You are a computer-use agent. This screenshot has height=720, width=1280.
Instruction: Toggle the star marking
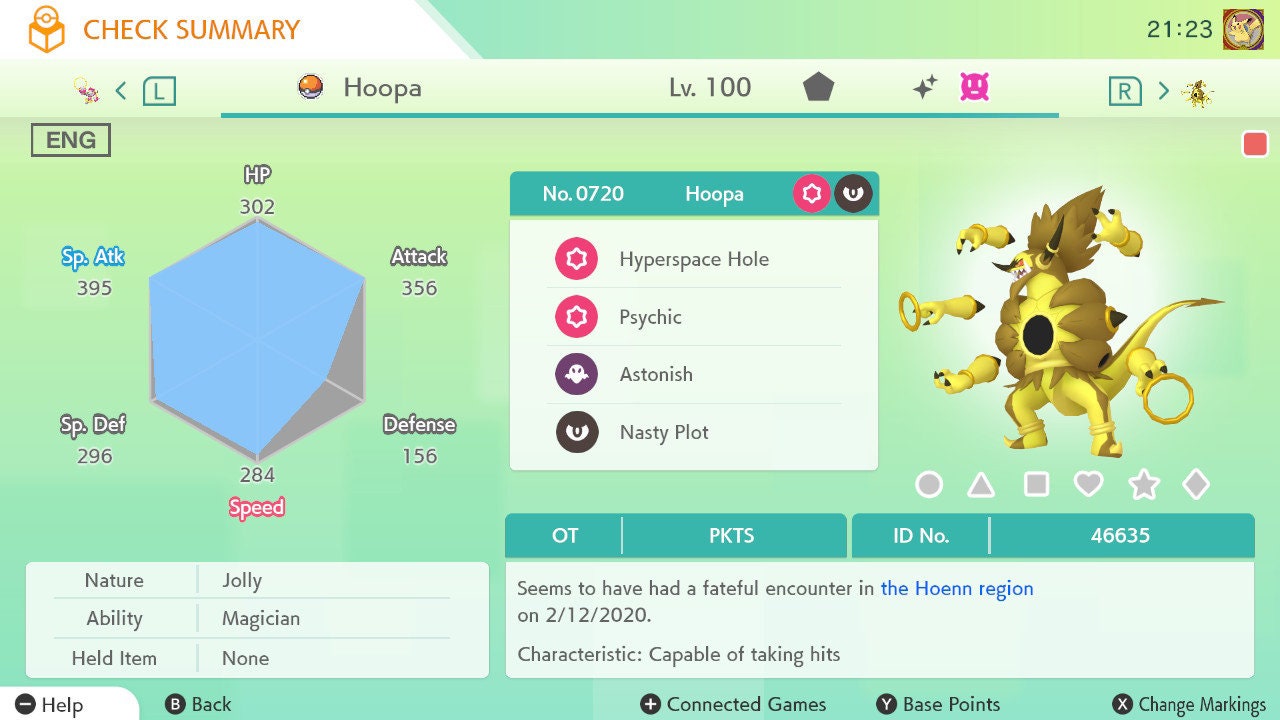pos(1143,485)
